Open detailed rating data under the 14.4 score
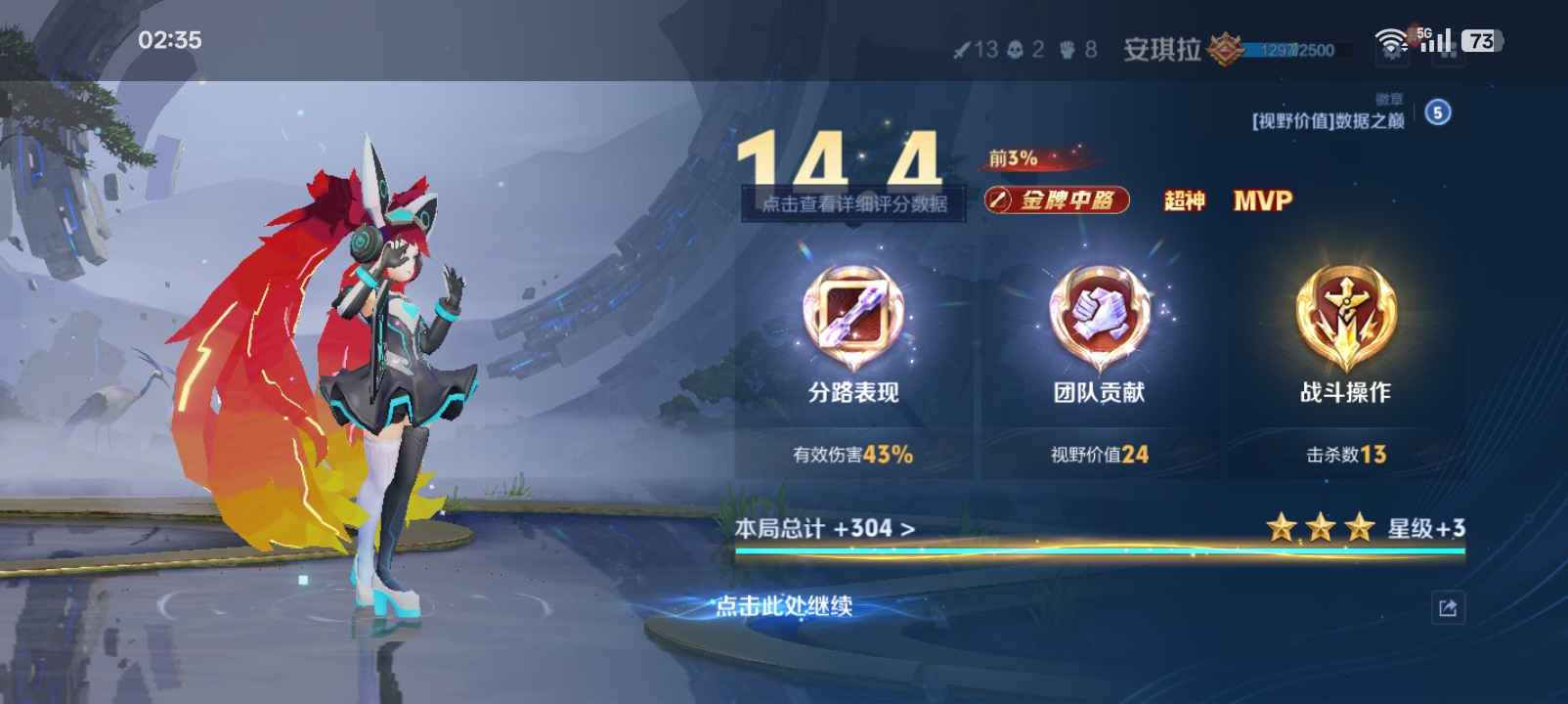 853,203
